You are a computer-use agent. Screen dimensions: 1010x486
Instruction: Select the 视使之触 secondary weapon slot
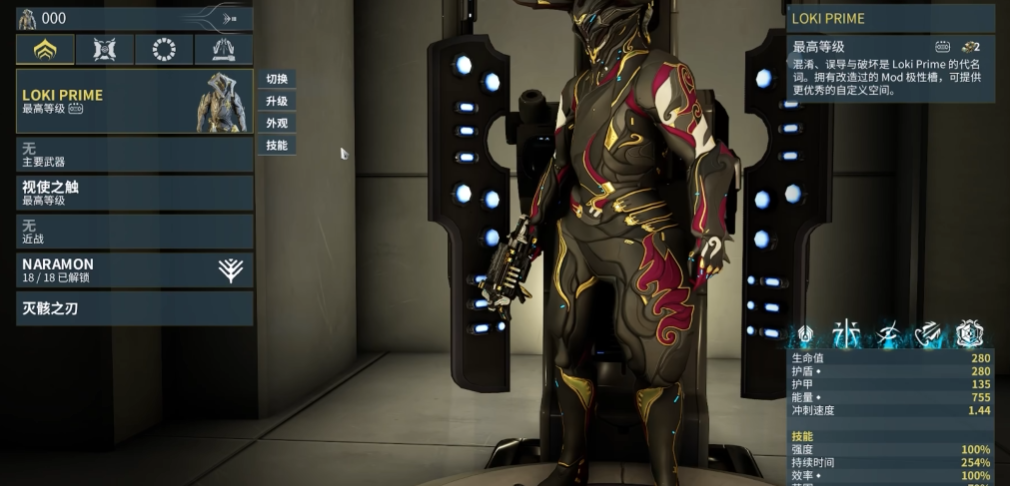coord(134,193)
